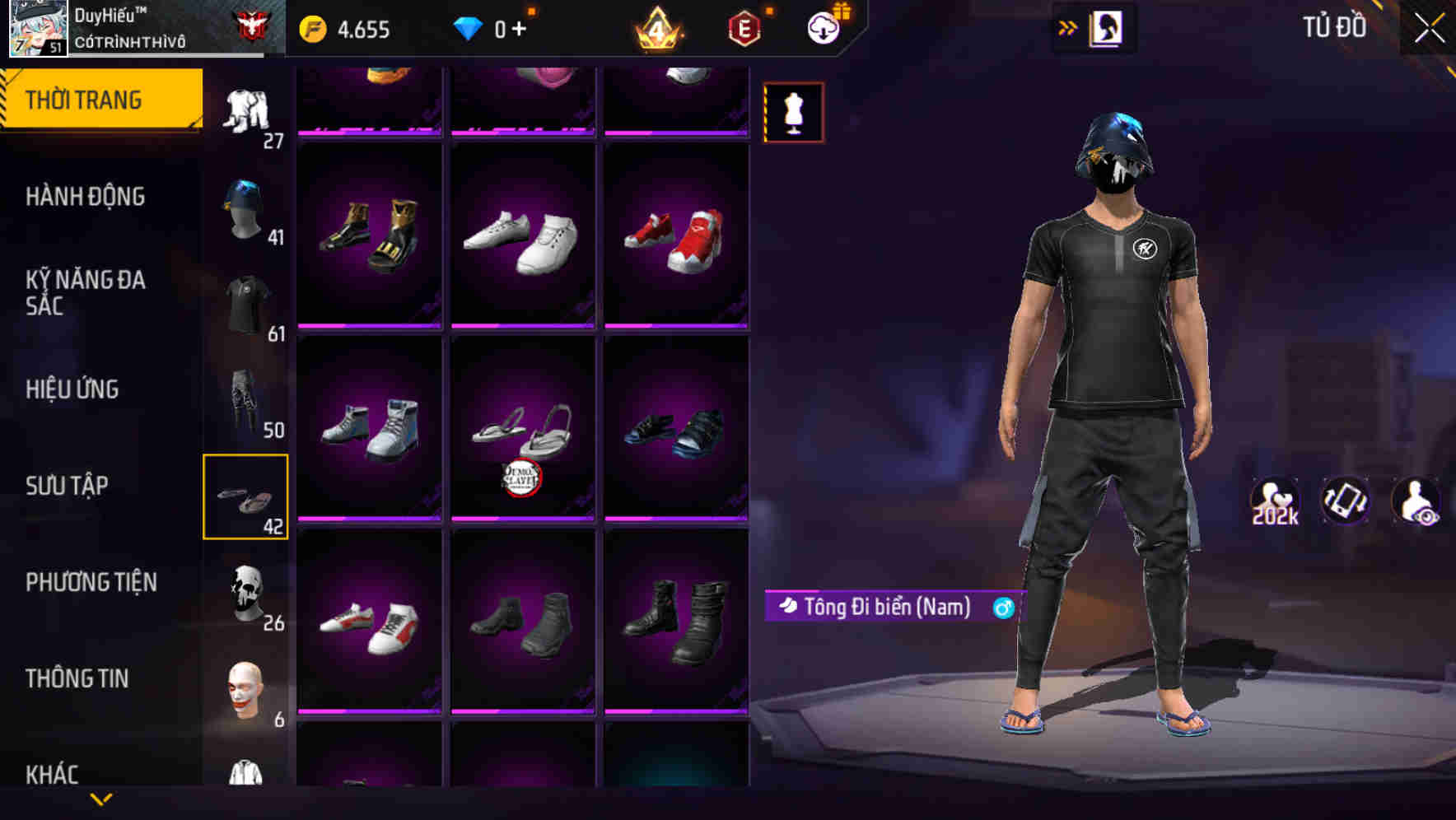1456x820 pixels.
Task: Select the hats category showing 41 items
Action: [245, 206]
